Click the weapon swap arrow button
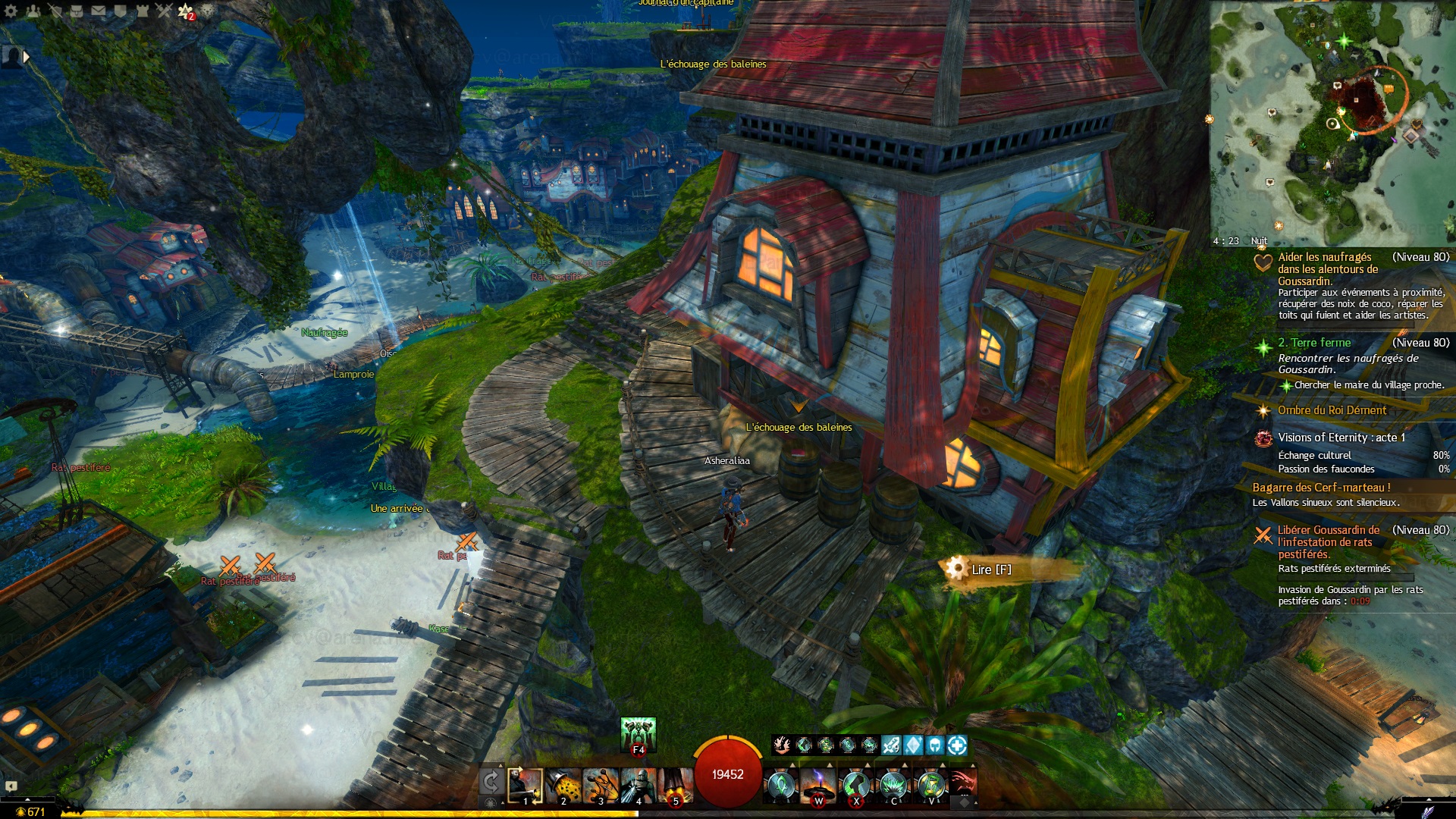Viewport: 1456px width, 819px height. pos(491,783)
